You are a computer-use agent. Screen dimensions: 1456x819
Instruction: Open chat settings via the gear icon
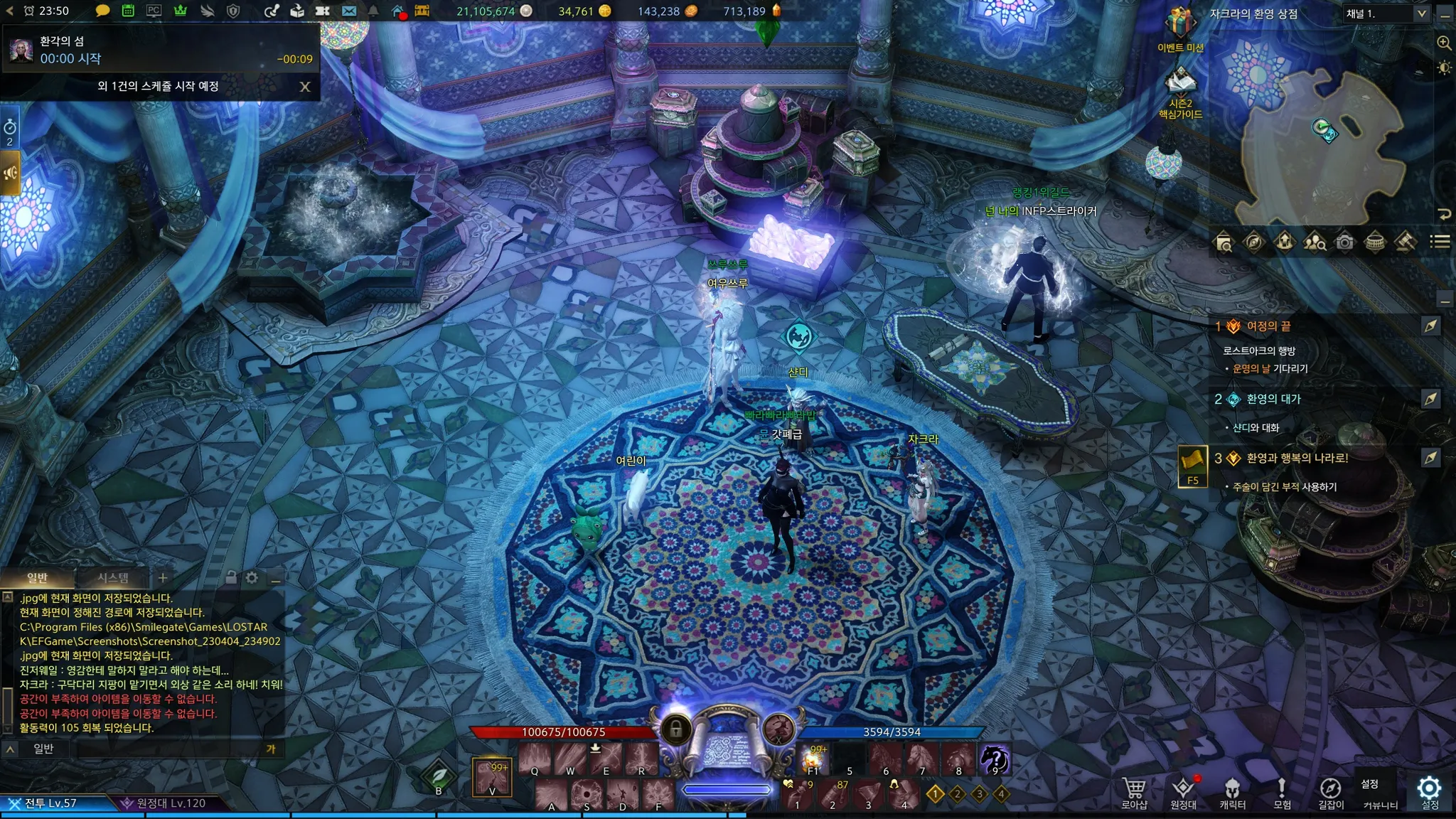(252, 578)
